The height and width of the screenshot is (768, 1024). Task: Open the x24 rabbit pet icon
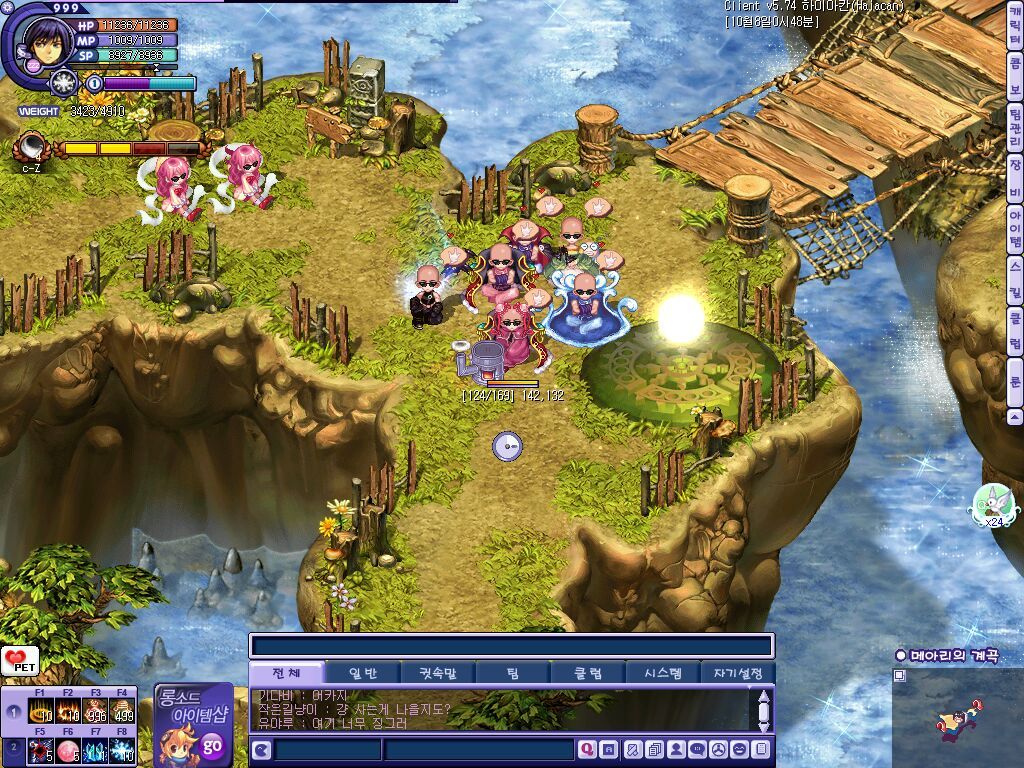click(x=992, y=505)
